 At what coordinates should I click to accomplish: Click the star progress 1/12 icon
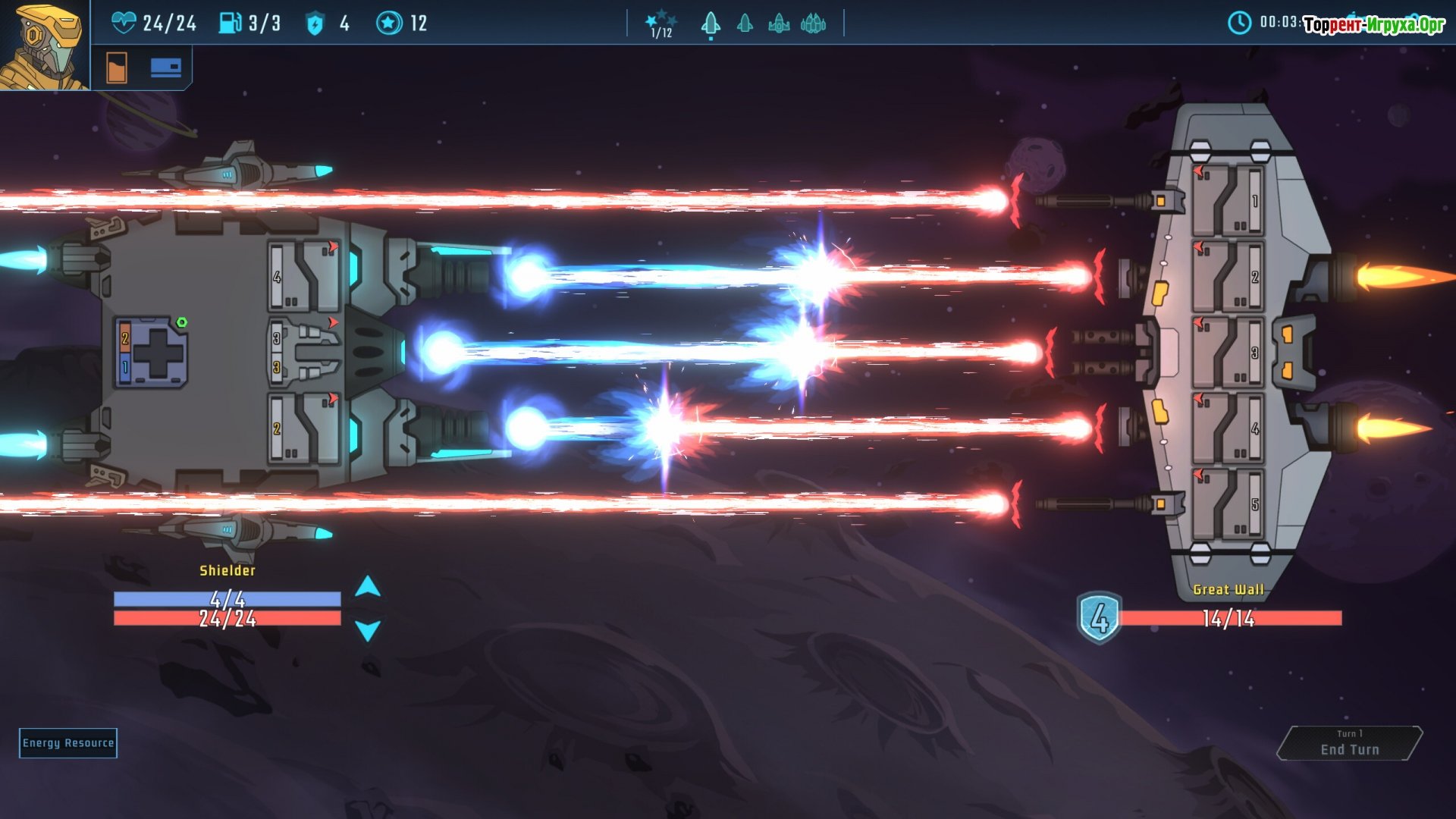[661, 24]
